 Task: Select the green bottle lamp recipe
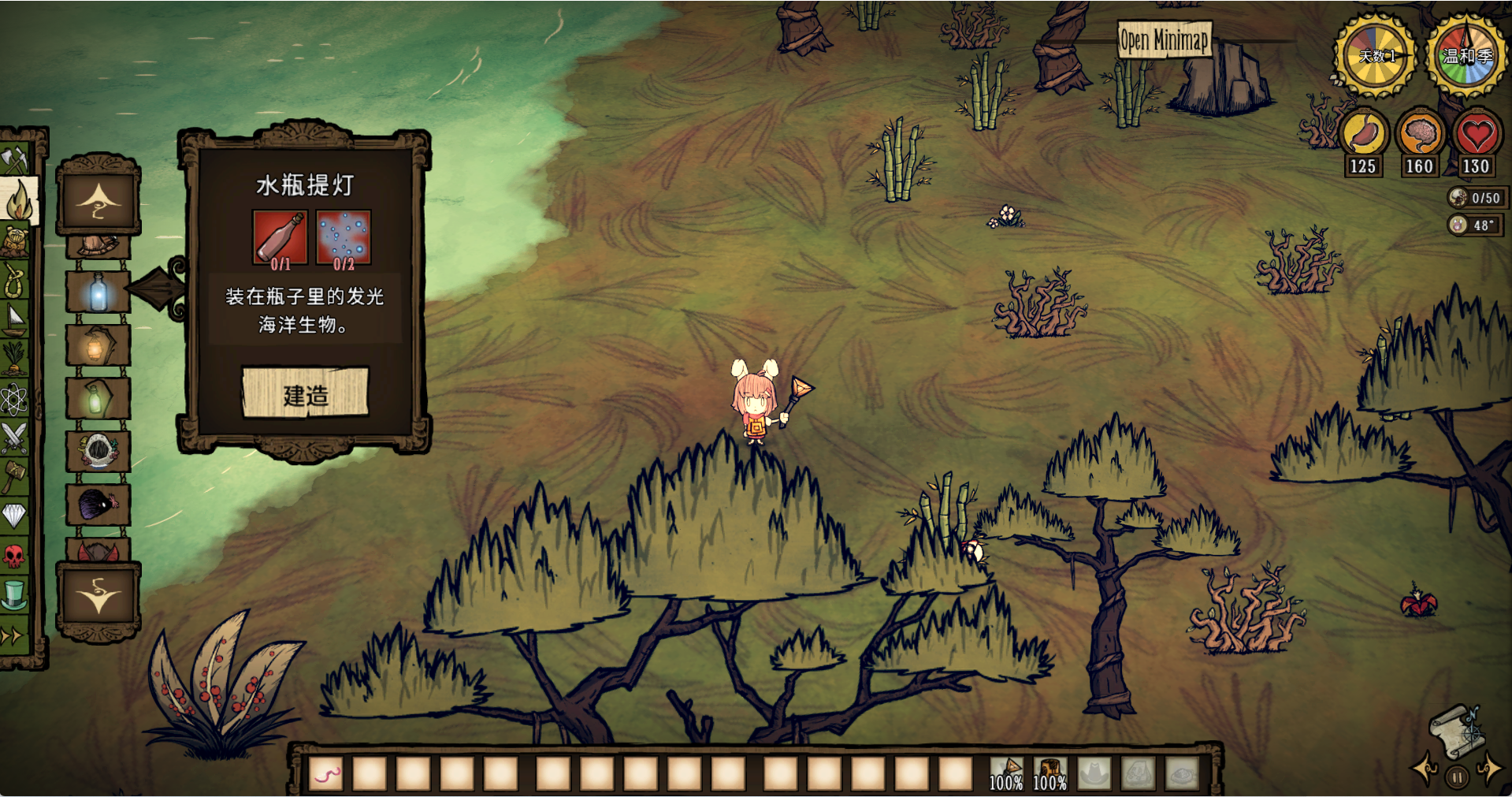click(x=98, y=398)
